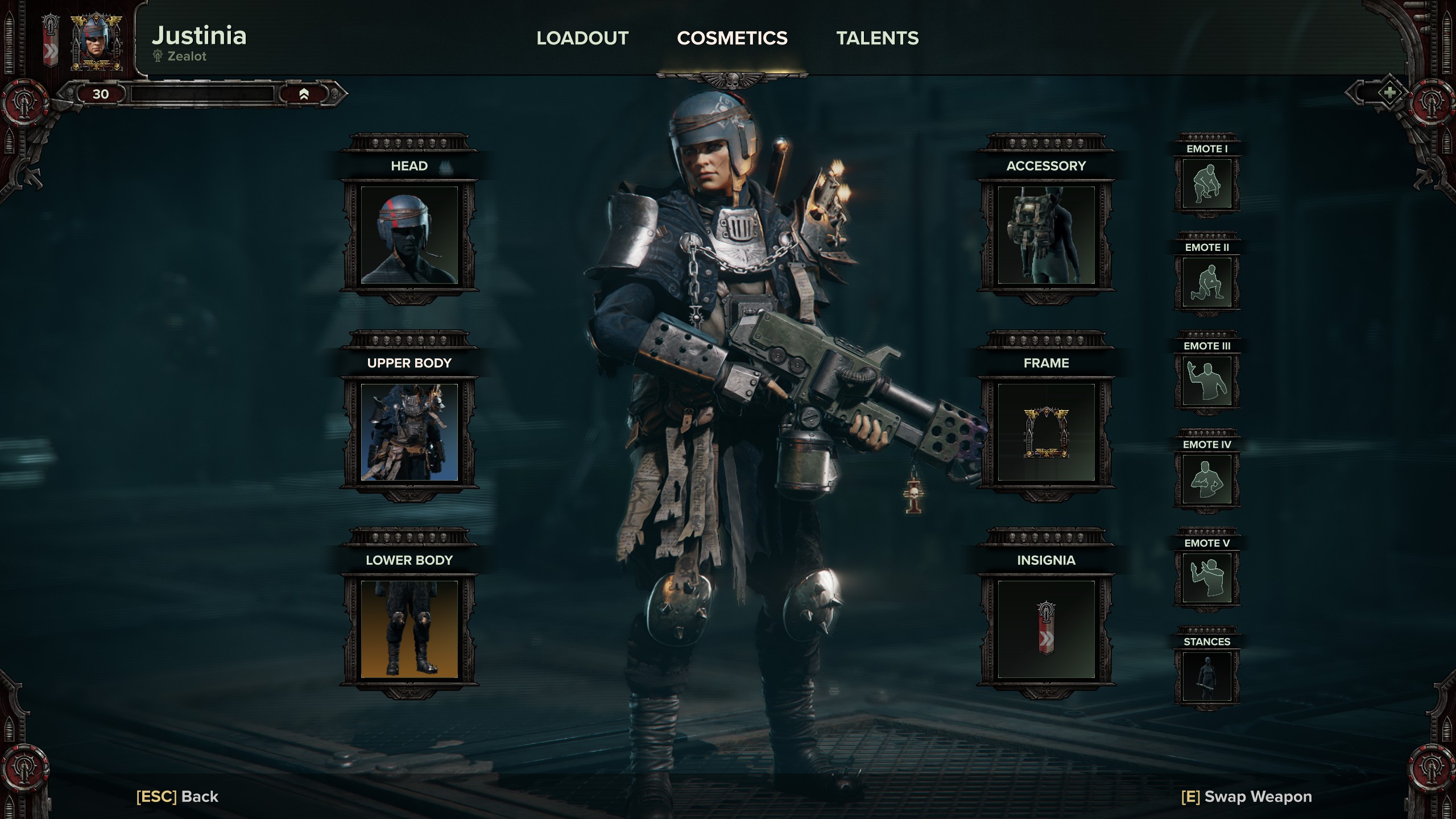Select the Emote IV slot

point(1207,479)
